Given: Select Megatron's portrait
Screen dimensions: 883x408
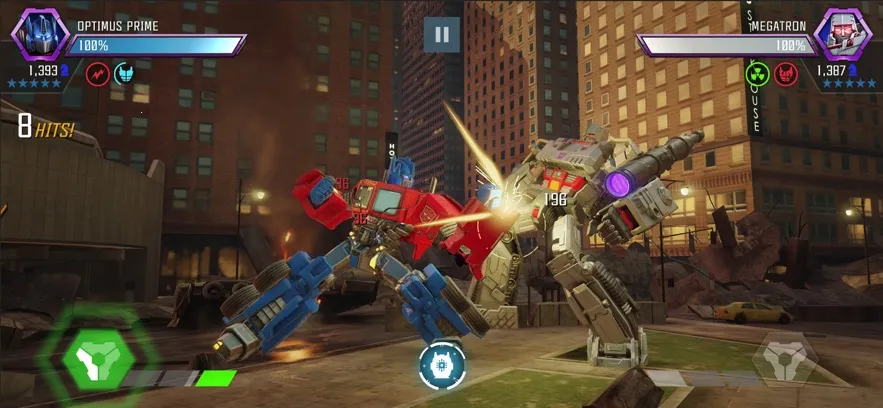Looking at the screenshot, I should (842, 33).
